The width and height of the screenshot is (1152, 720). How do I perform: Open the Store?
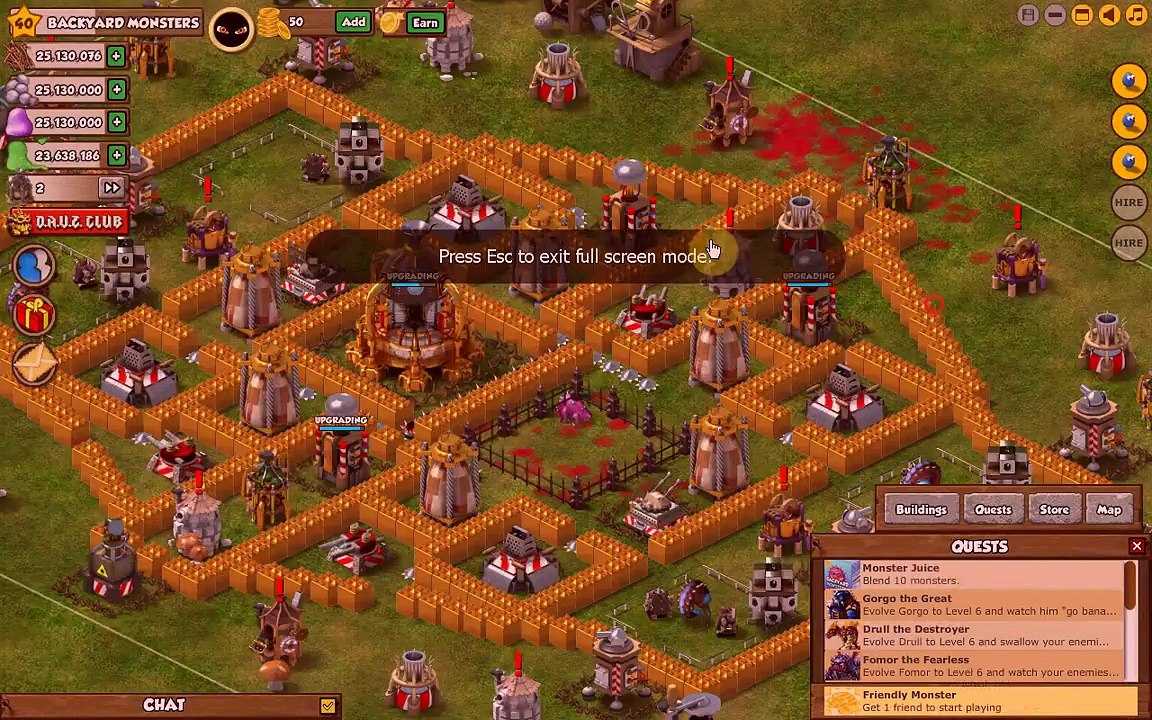[1054, 510]
